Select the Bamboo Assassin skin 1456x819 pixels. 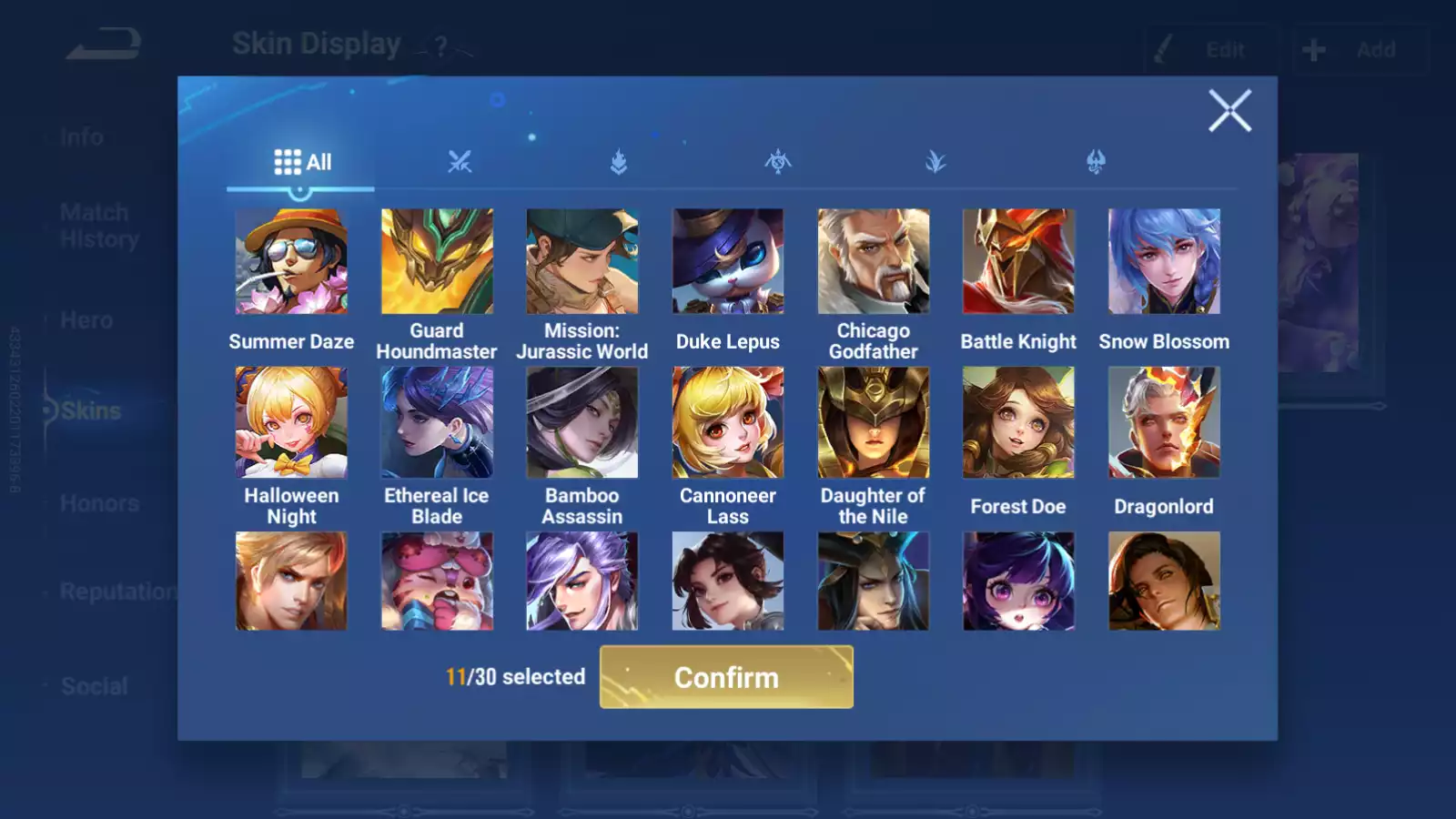coord(582,422)
